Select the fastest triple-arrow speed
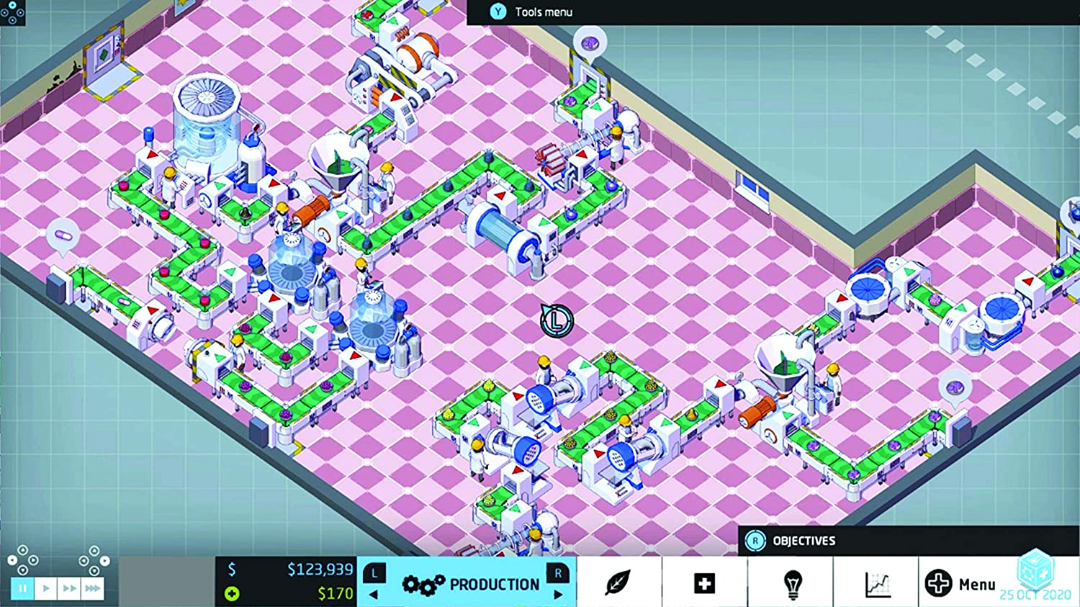This screenshot has width=1080, height=607. point(92,589)
